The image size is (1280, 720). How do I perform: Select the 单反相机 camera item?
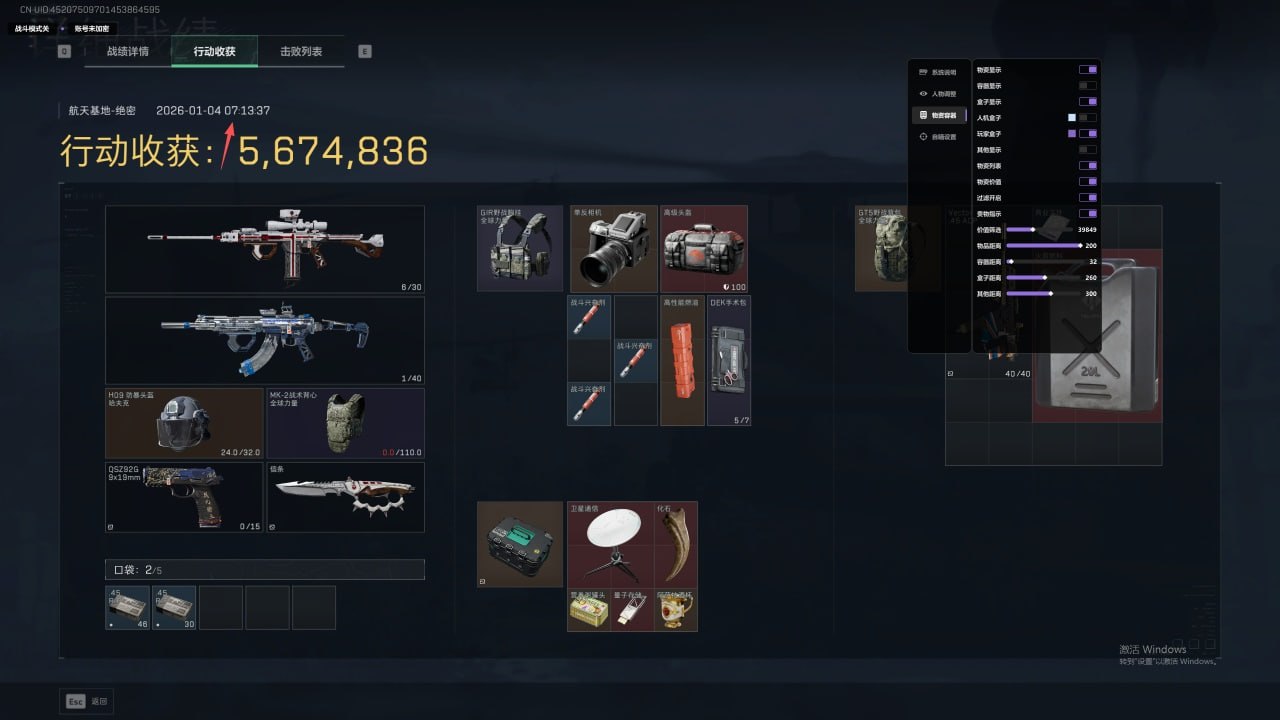click(613, 248)
